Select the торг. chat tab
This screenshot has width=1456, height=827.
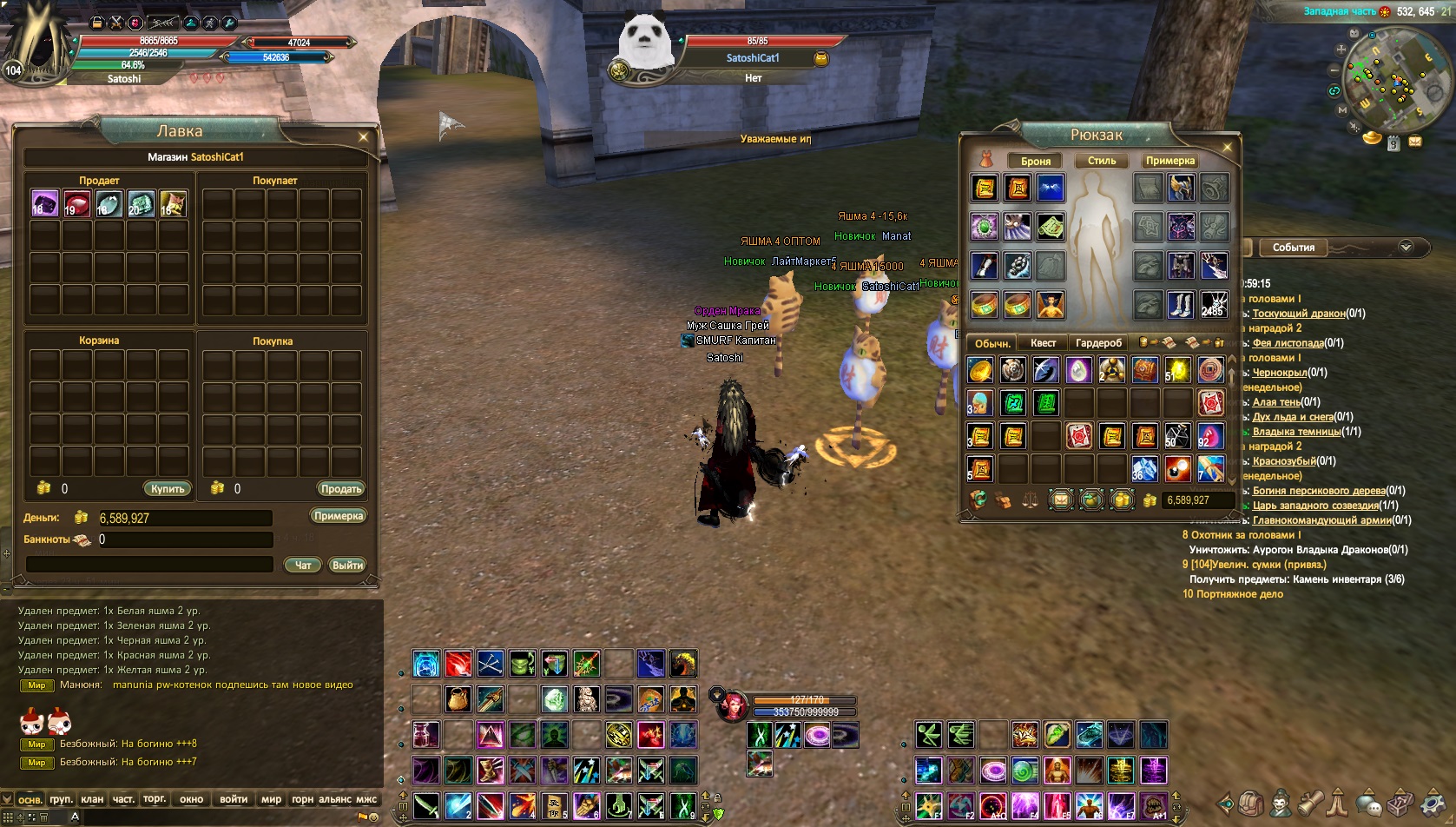pyautogui.click(x=155, y=799)
